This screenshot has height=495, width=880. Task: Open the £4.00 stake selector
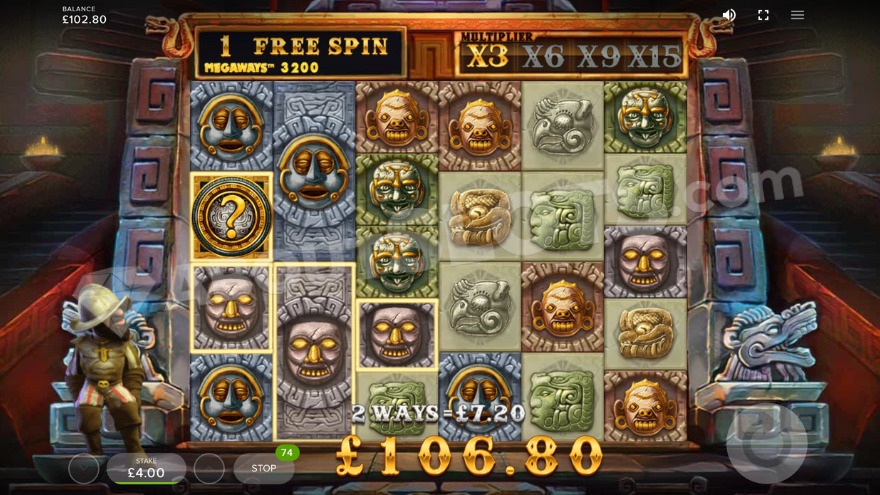click(x=146, y=468)
